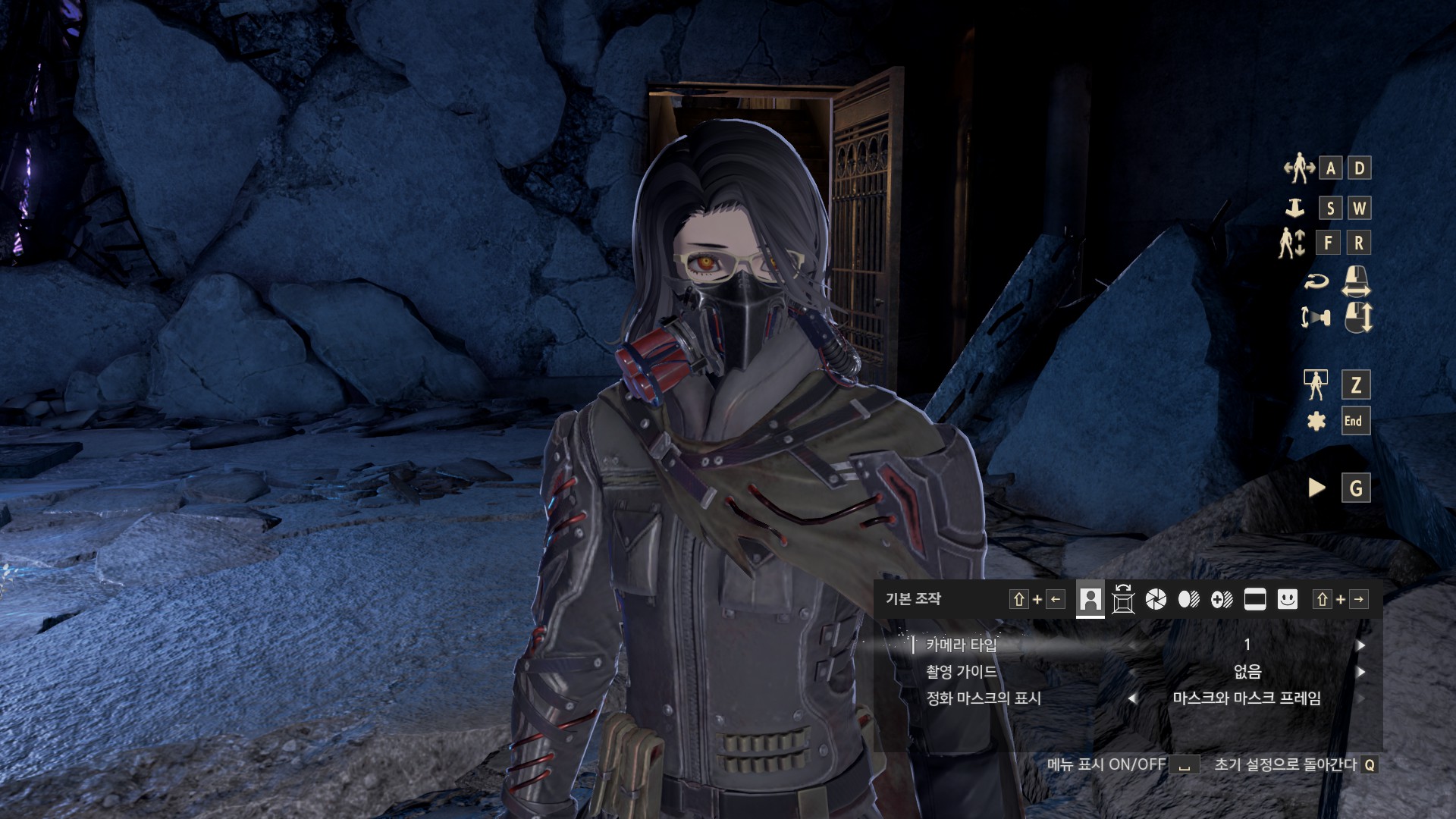The height and width of the screenshot is (819, 1456).
Task: Increase 카메라 타입 with the right arrow
Action: point(1361,645)
